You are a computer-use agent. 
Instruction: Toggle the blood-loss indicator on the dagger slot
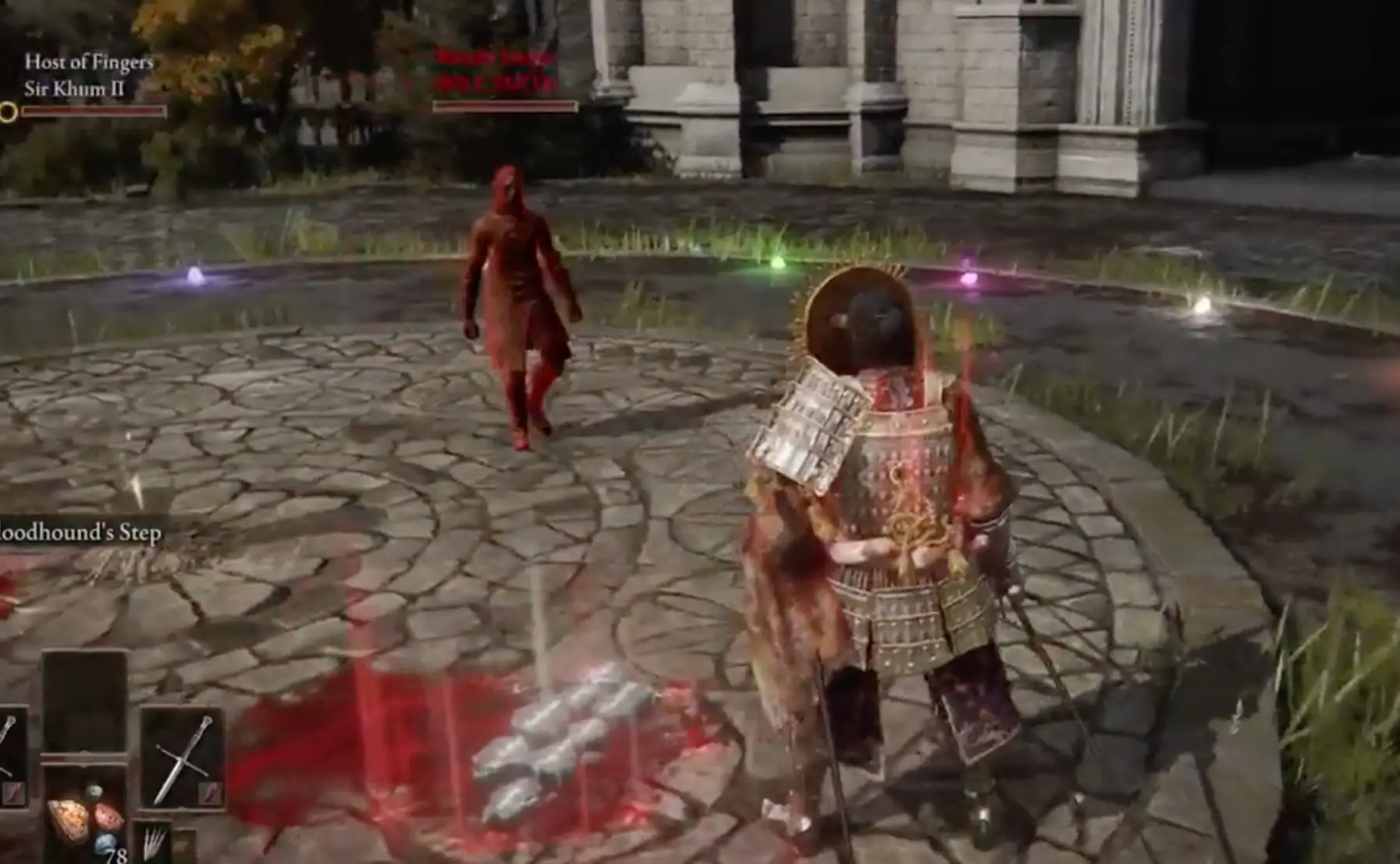[15, 793]
